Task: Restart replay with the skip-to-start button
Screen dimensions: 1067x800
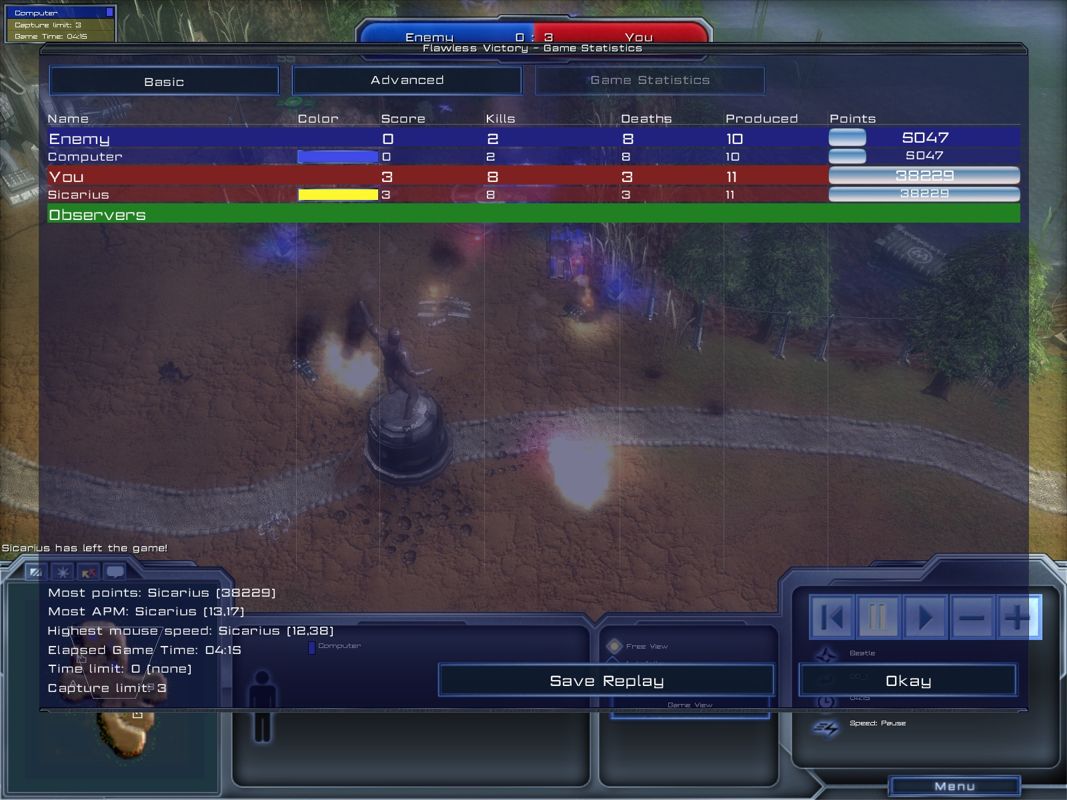Action: pos(832,618)
